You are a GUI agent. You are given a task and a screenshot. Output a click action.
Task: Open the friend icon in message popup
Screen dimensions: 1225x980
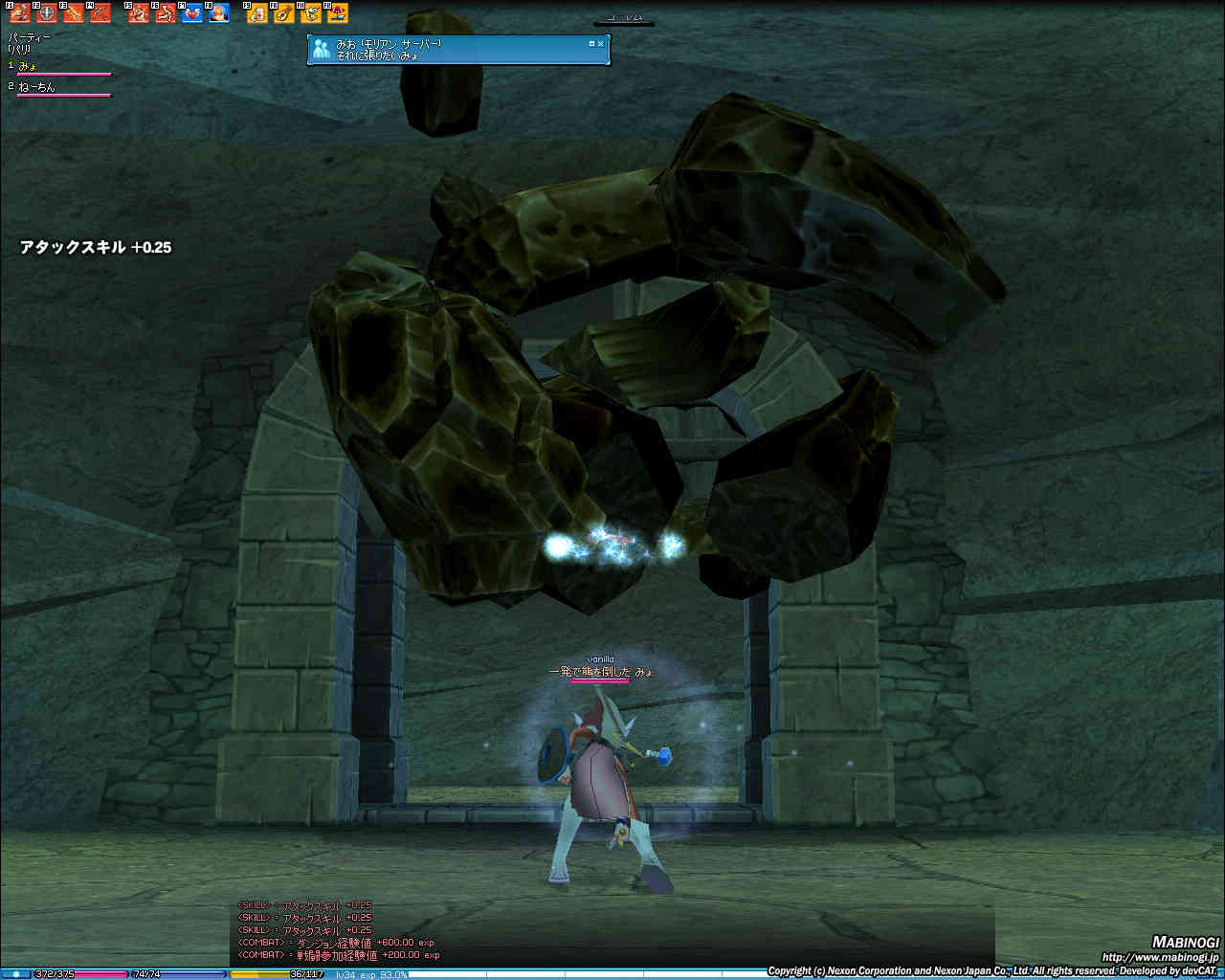click(x=322, y=49)
